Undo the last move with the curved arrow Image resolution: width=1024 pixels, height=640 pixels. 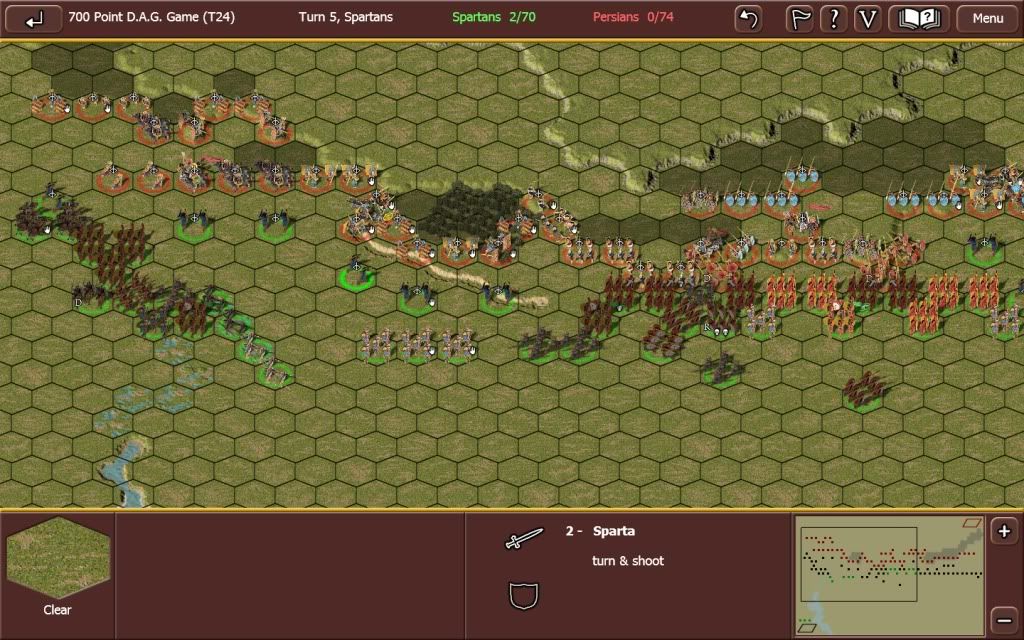pyautogui.click(x=748, y=18)
